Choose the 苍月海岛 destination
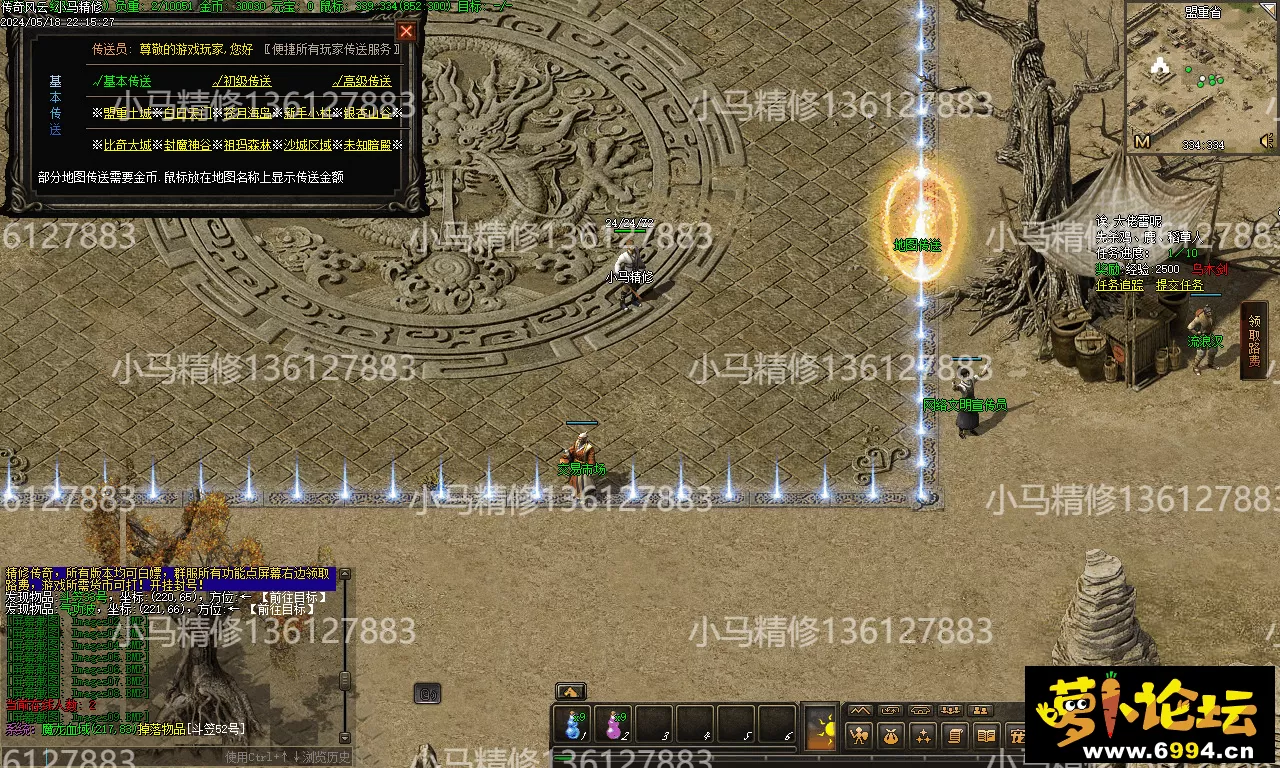1280x768 pixels. (x=247, y=113)
